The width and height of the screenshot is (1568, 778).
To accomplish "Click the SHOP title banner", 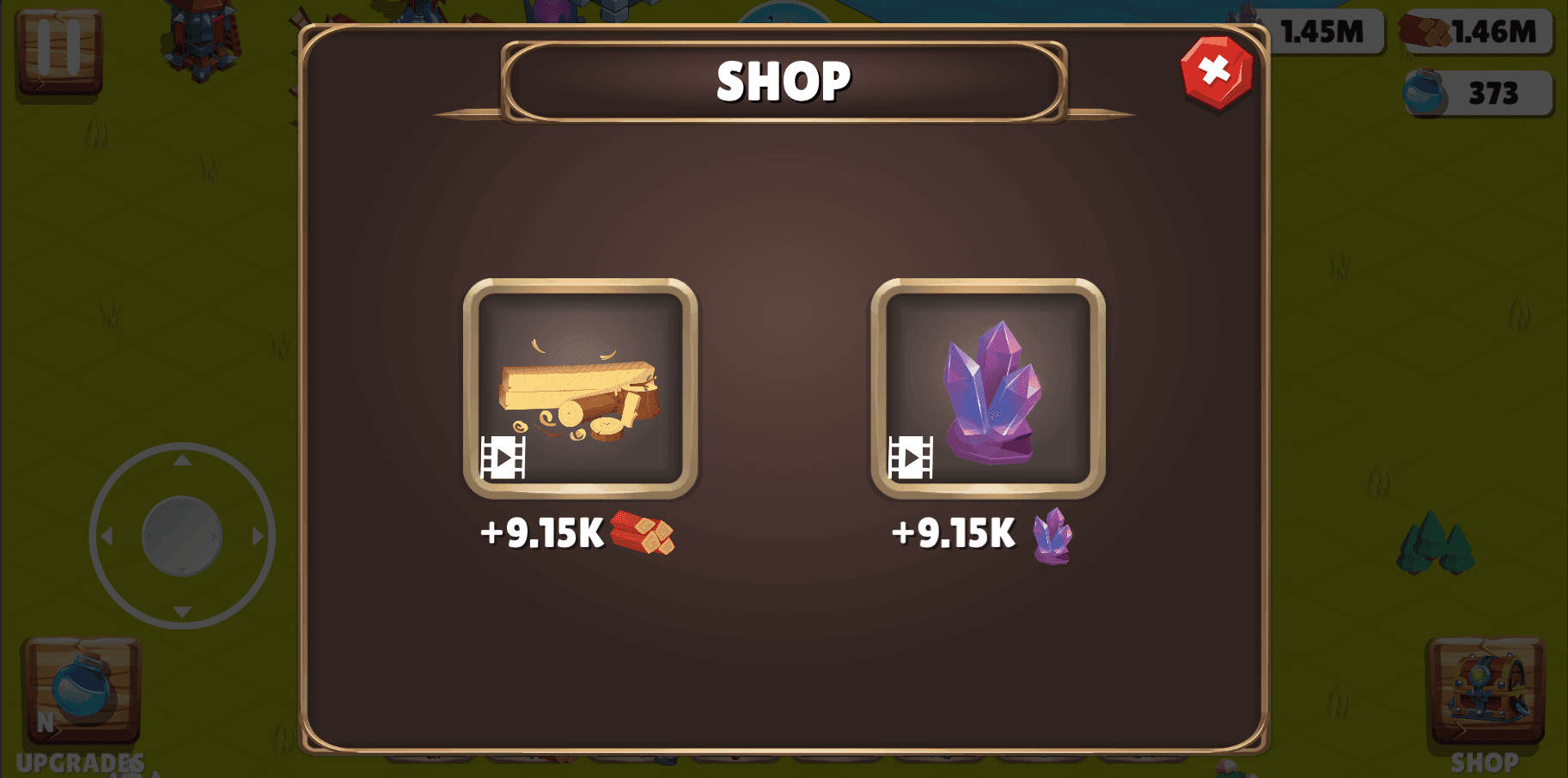I will coord(783,80).
